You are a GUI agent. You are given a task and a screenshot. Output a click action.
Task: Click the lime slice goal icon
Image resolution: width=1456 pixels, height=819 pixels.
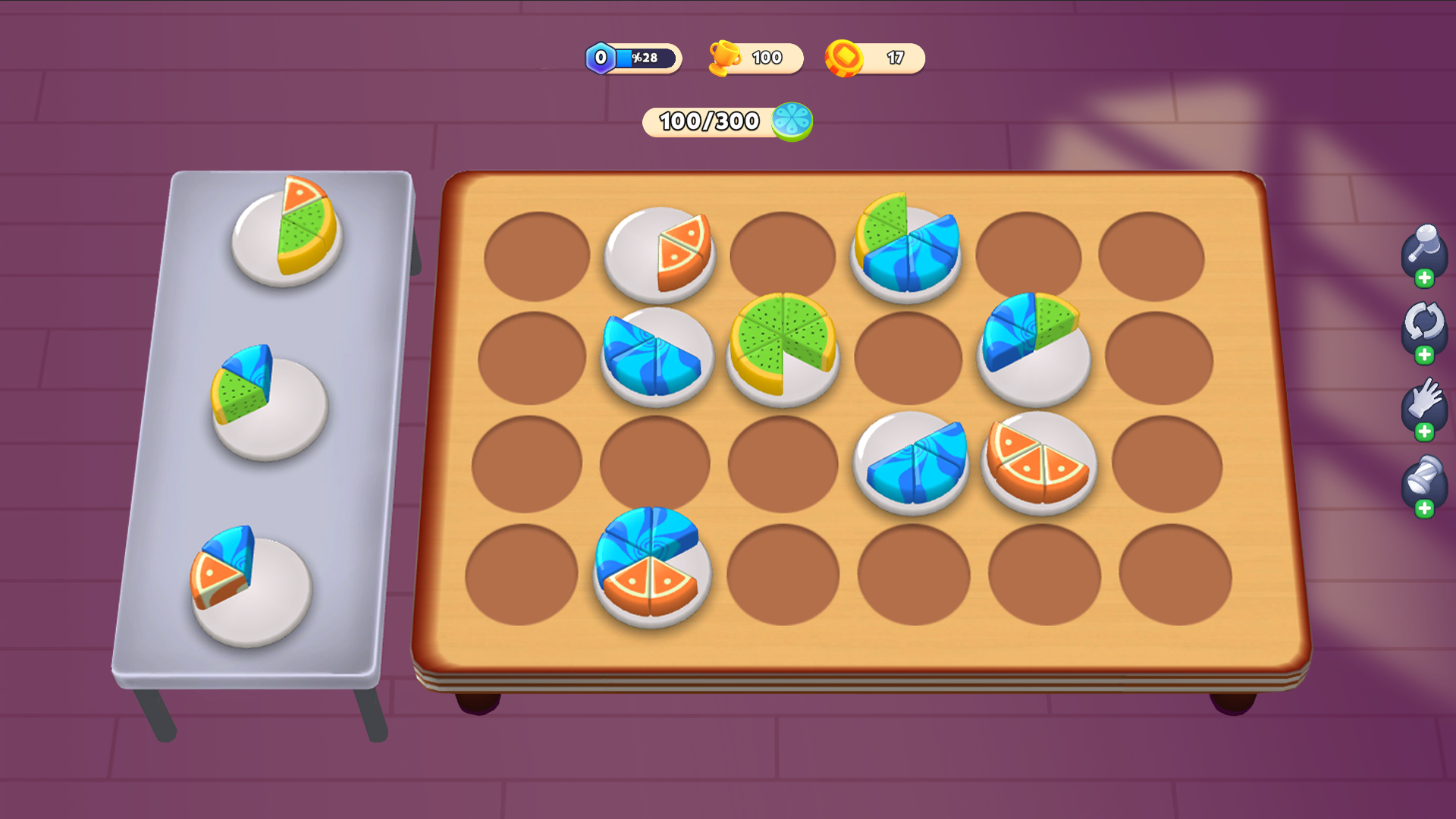click(792, 120)
